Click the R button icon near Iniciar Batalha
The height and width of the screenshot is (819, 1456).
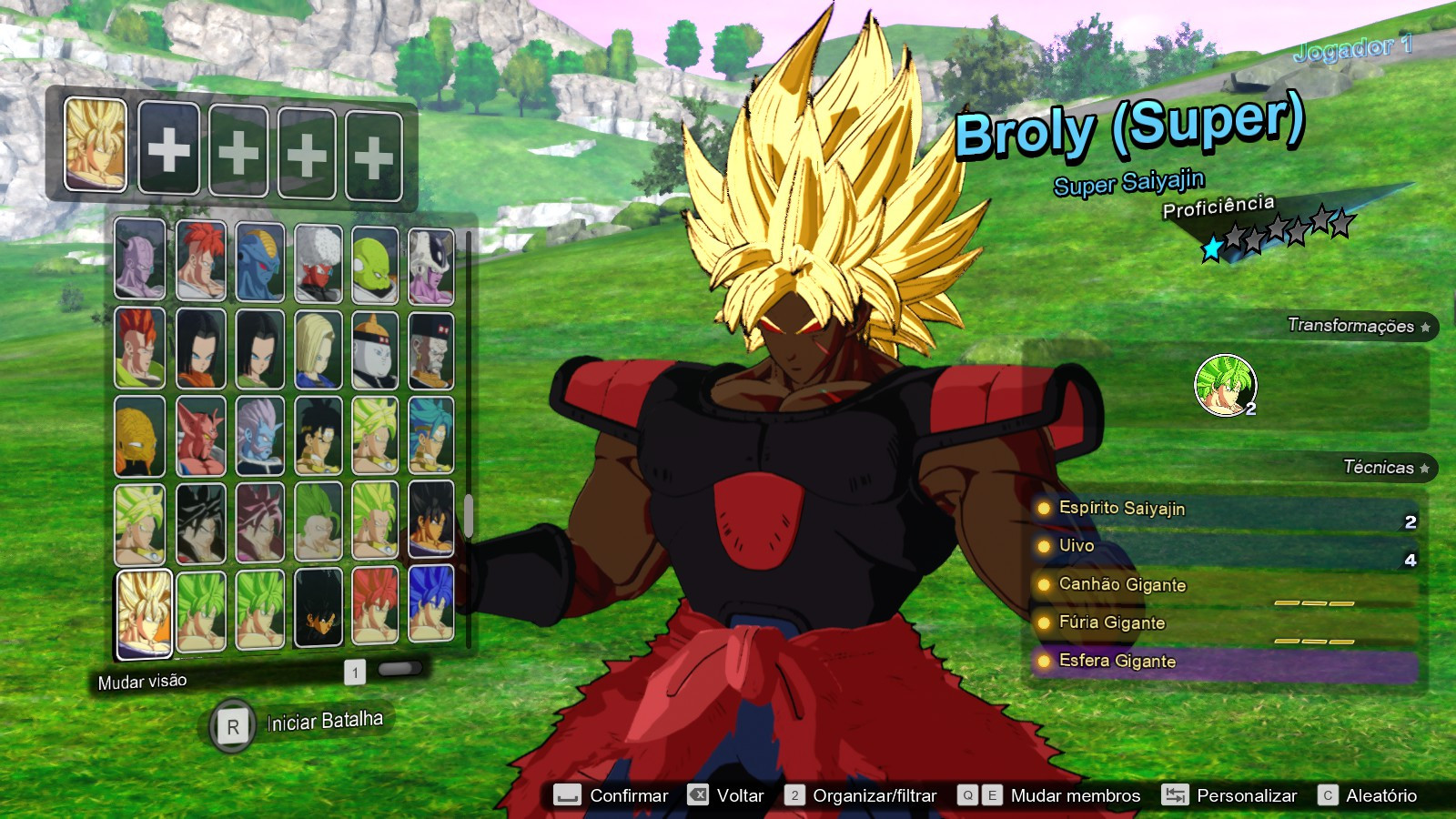click(233, 725)
